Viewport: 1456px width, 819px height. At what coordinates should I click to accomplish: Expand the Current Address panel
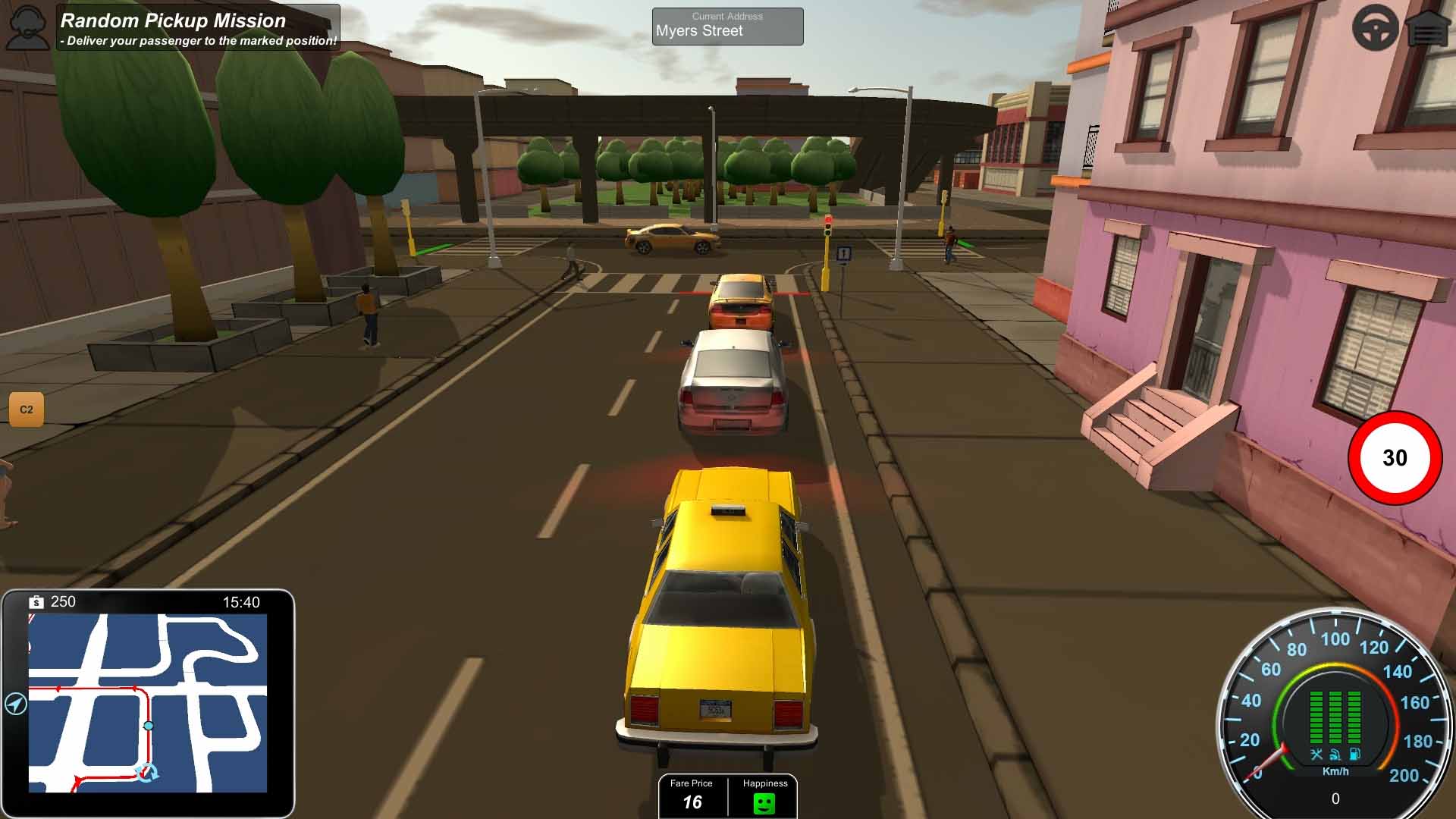pos(726,26)
